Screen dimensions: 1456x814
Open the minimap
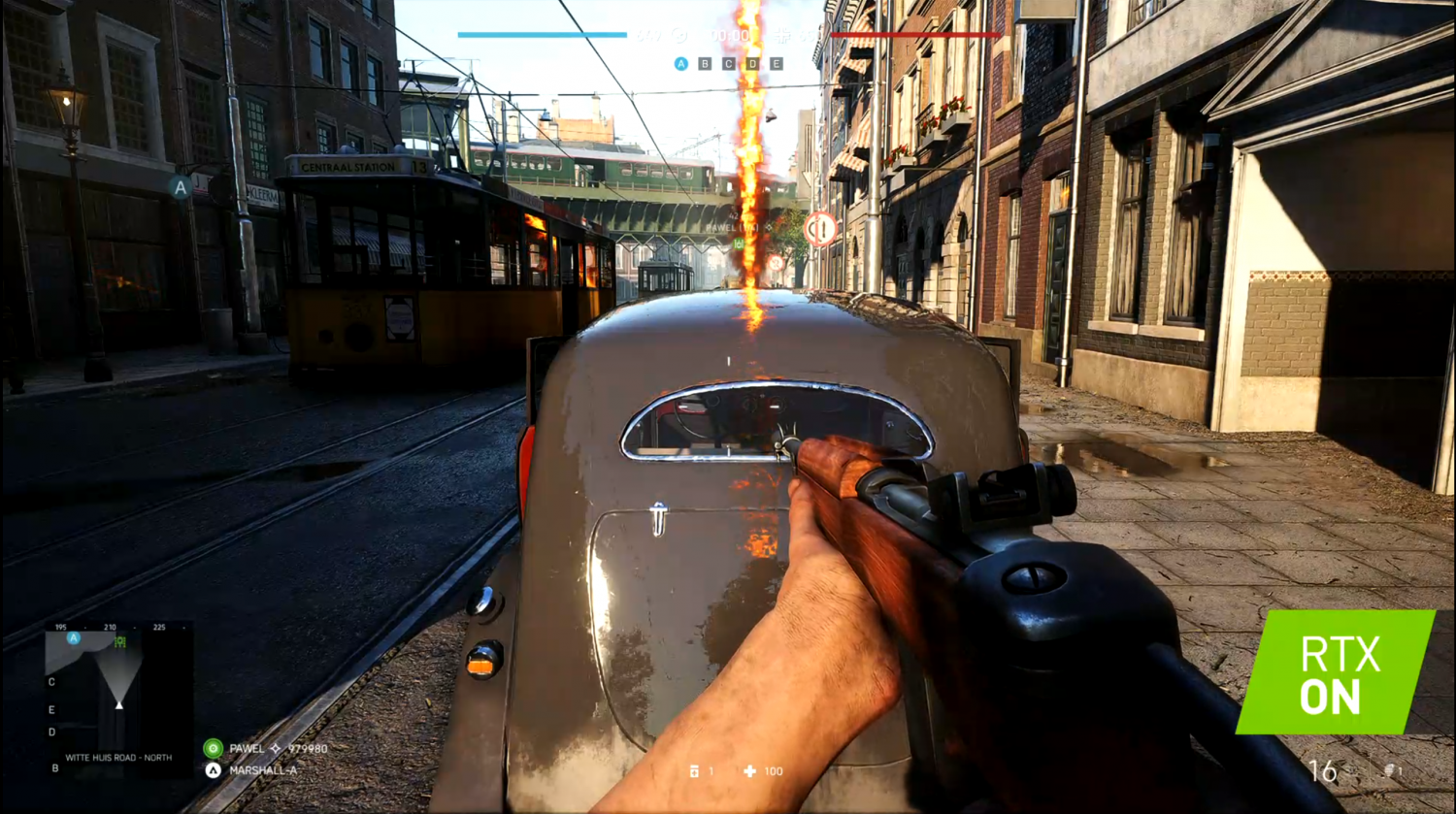click(x=118, y=700)
